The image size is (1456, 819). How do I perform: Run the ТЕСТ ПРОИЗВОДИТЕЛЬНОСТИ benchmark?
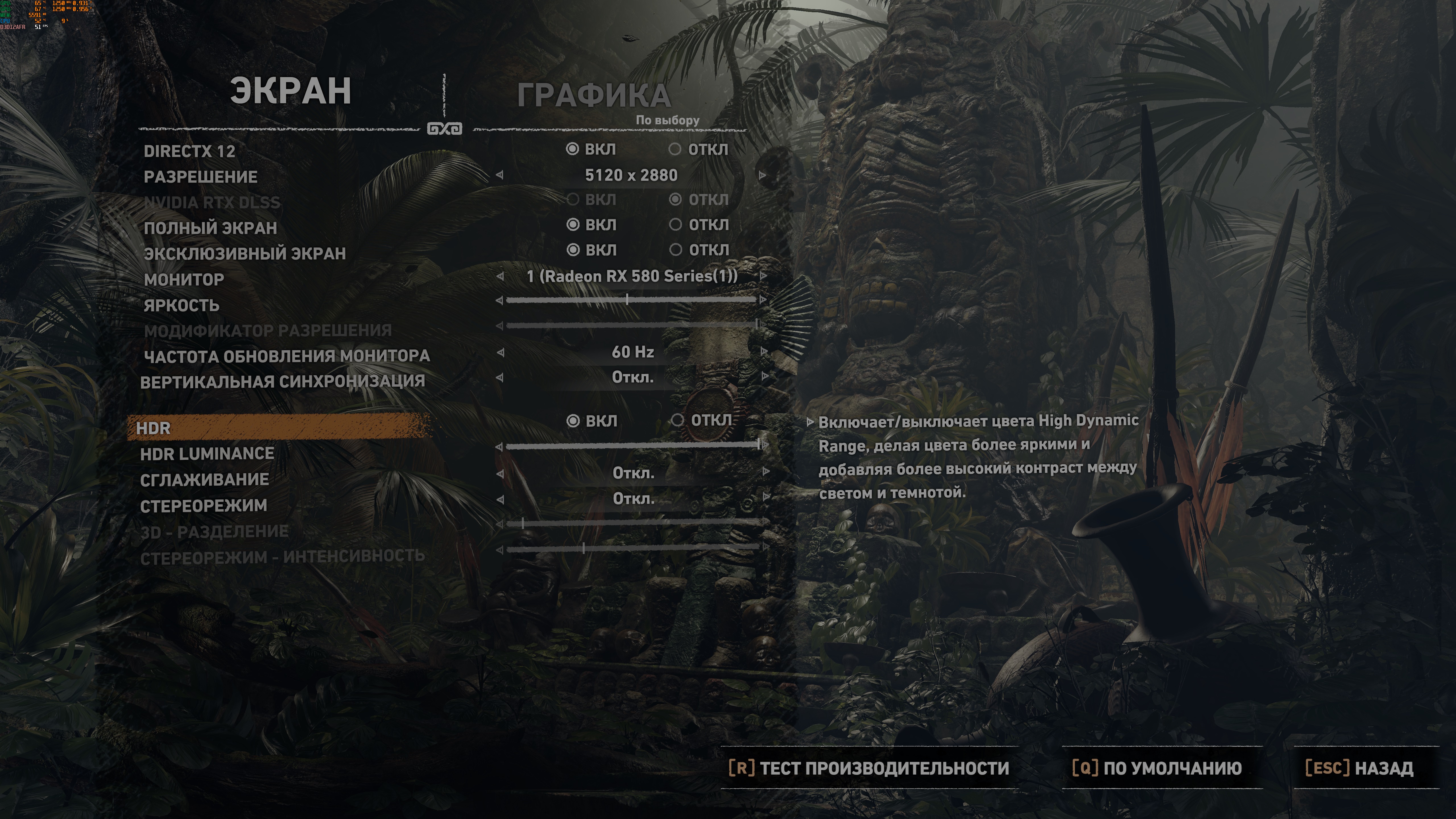point(869,768)
